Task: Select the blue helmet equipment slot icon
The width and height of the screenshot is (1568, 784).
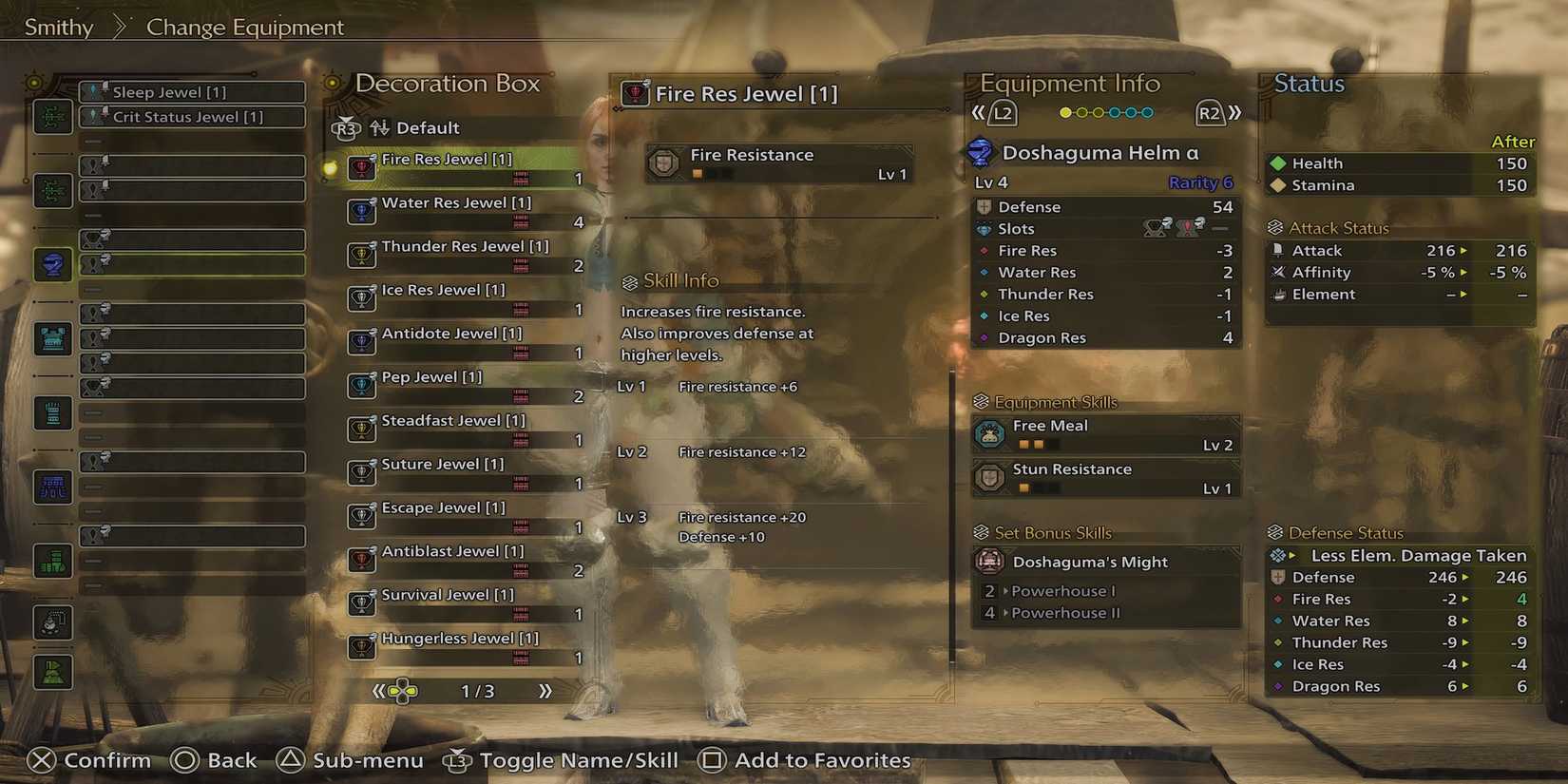Action: point(52,265)
